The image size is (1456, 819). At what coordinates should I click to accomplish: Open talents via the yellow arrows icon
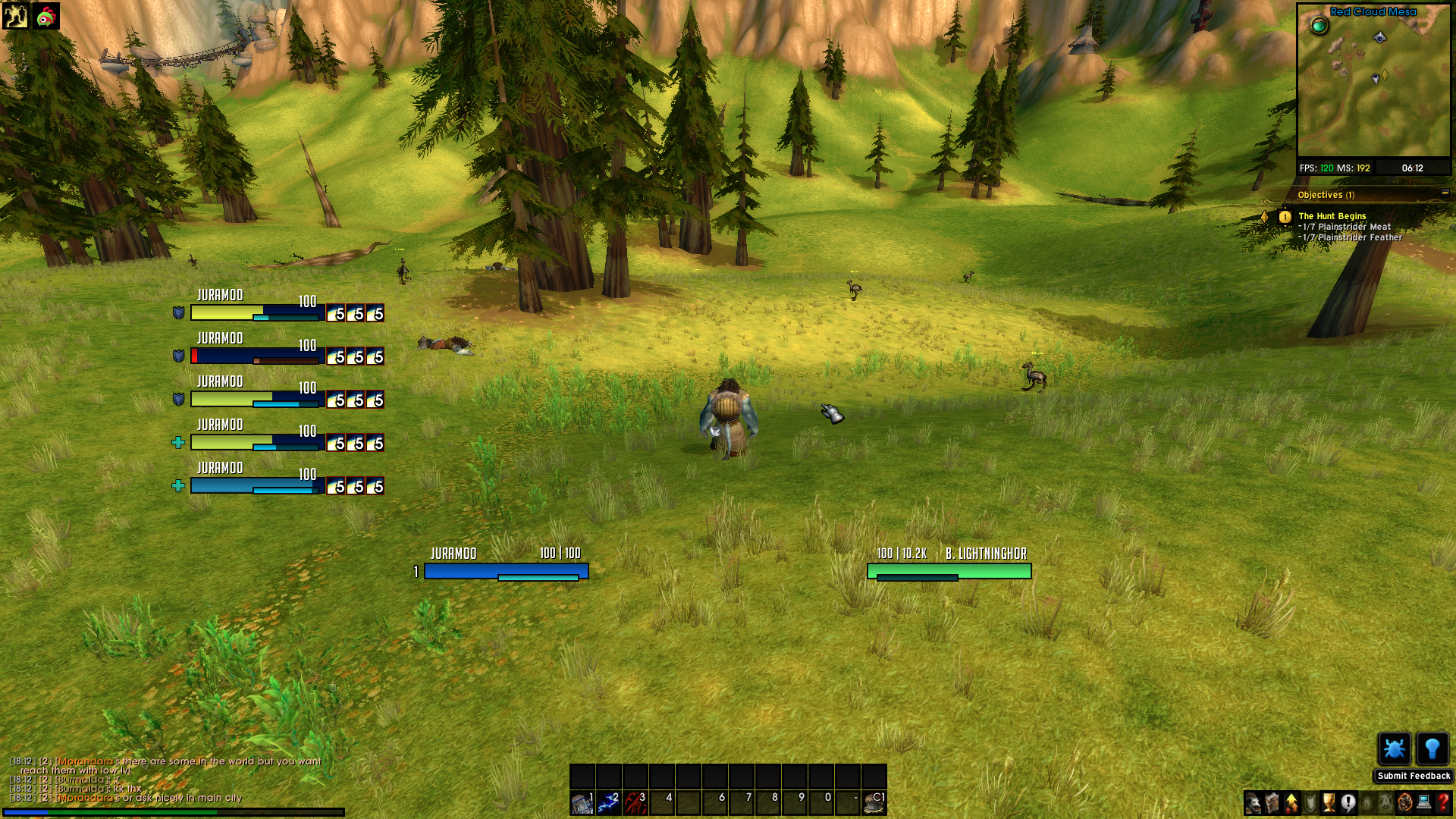tap(1291, 802)
